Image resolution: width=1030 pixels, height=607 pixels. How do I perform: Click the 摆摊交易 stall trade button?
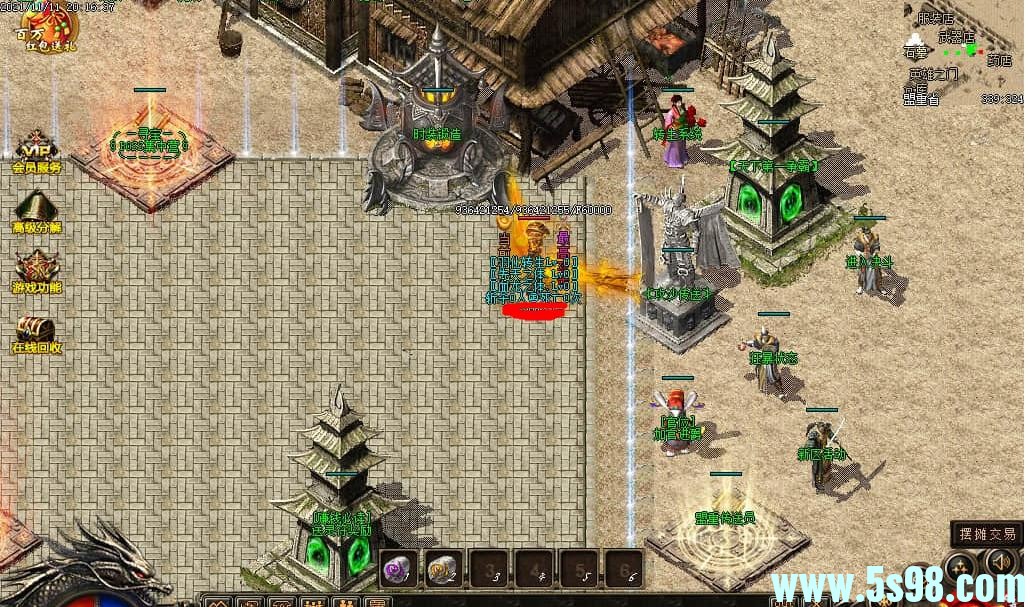985,534
